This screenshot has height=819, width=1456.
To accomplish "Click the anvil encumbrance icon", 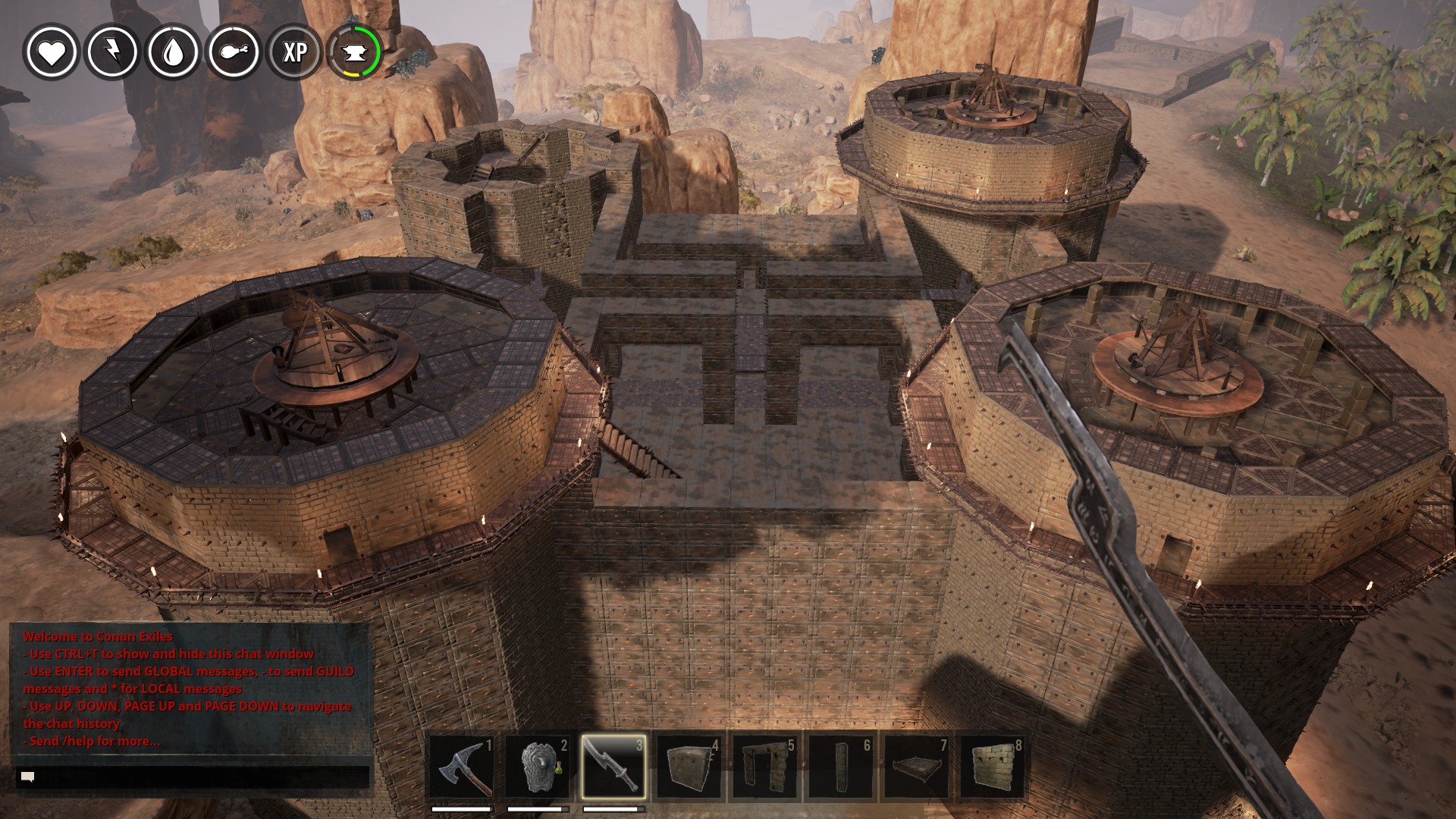I will tap(355, 52).
